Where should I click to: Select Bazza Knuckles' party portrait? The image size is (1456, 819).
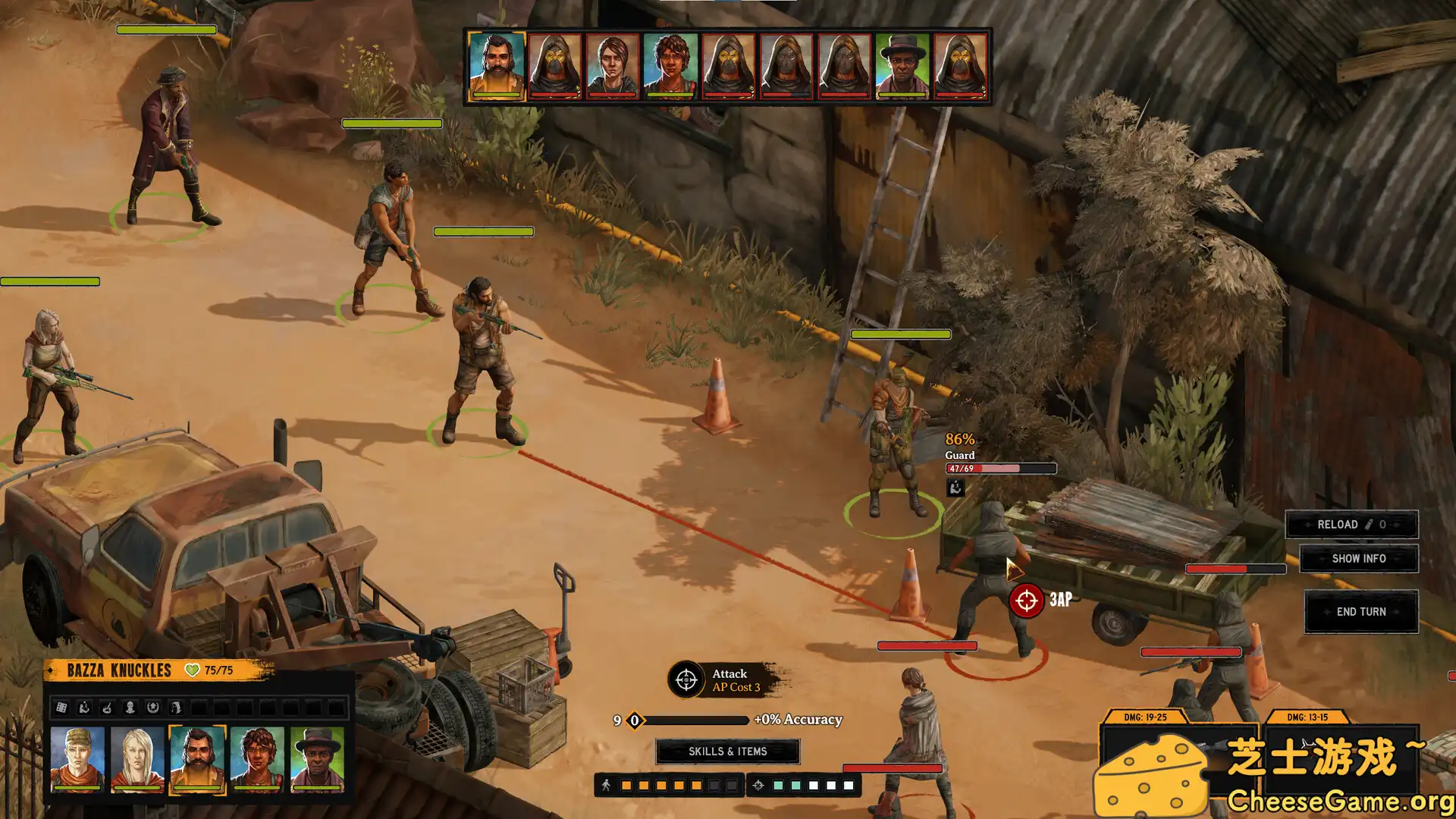tap(197, 759)
